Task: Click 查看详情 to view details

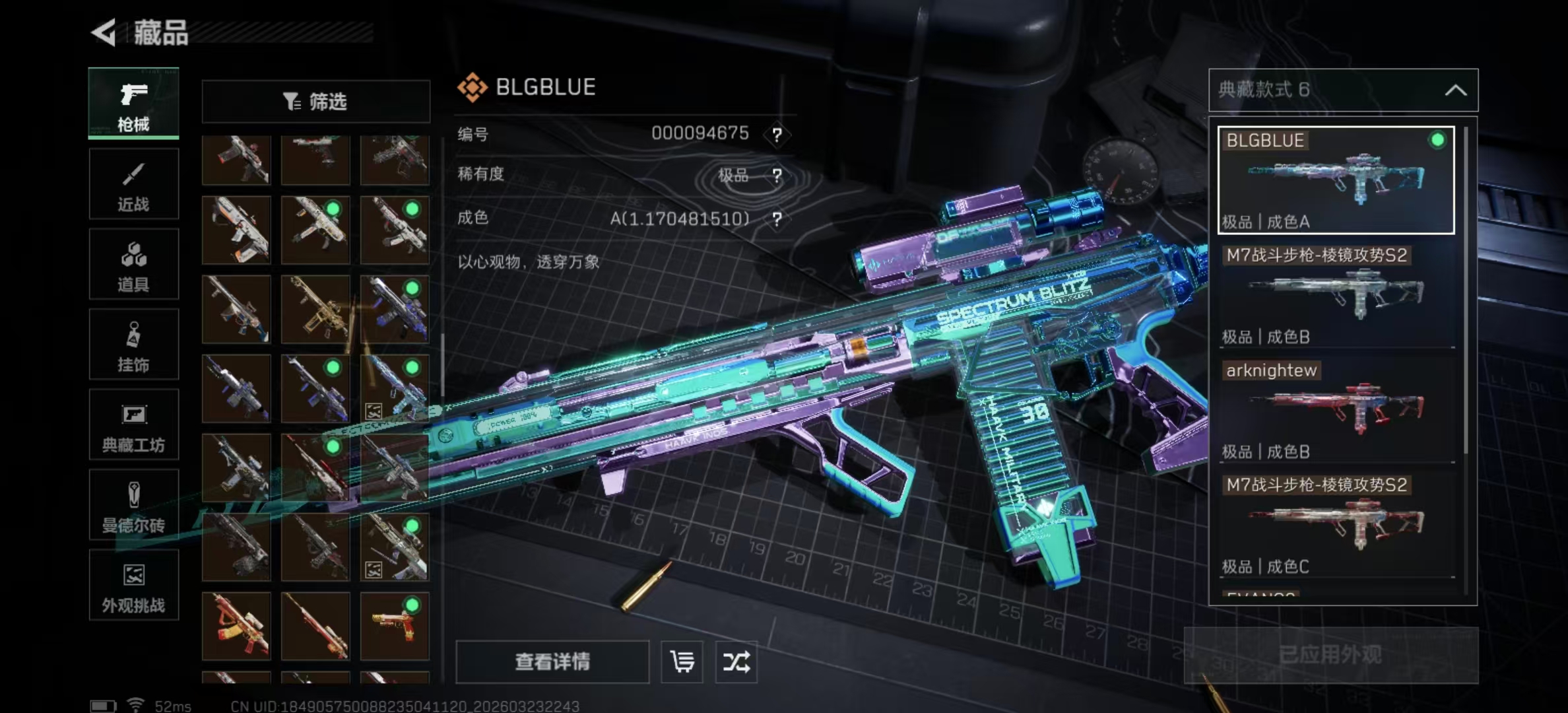Action: pyautogui.click(x=552, y=662)
